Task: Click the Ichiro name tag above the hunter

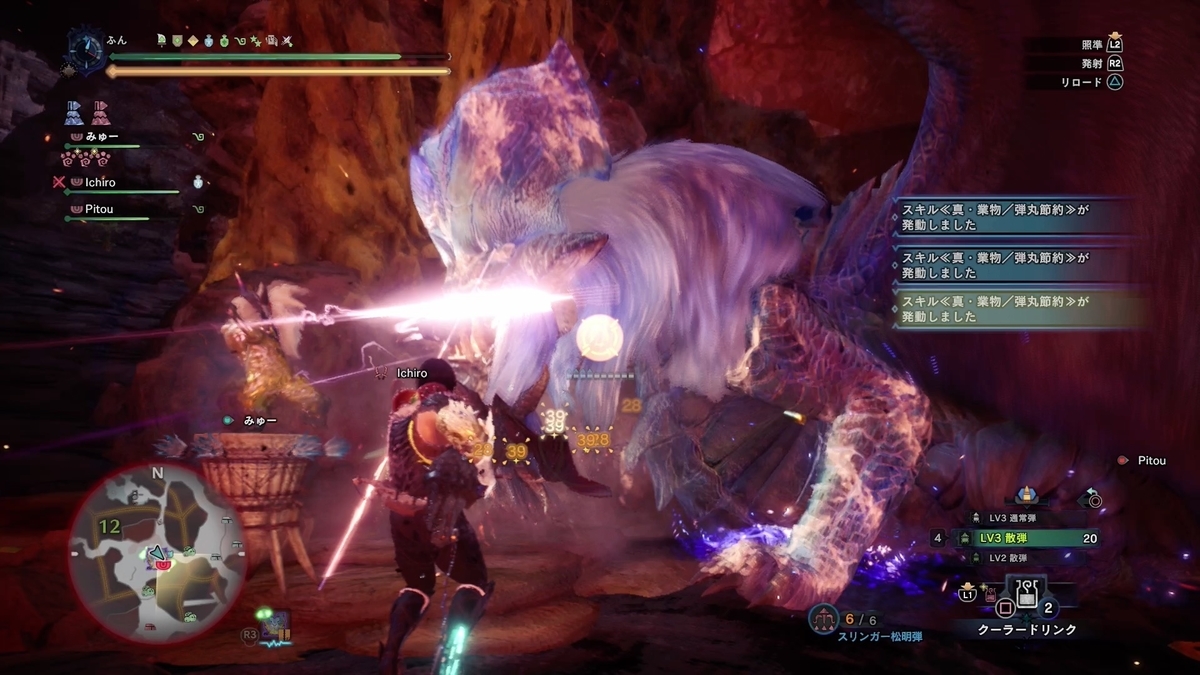Action: [x=411, y=373]
